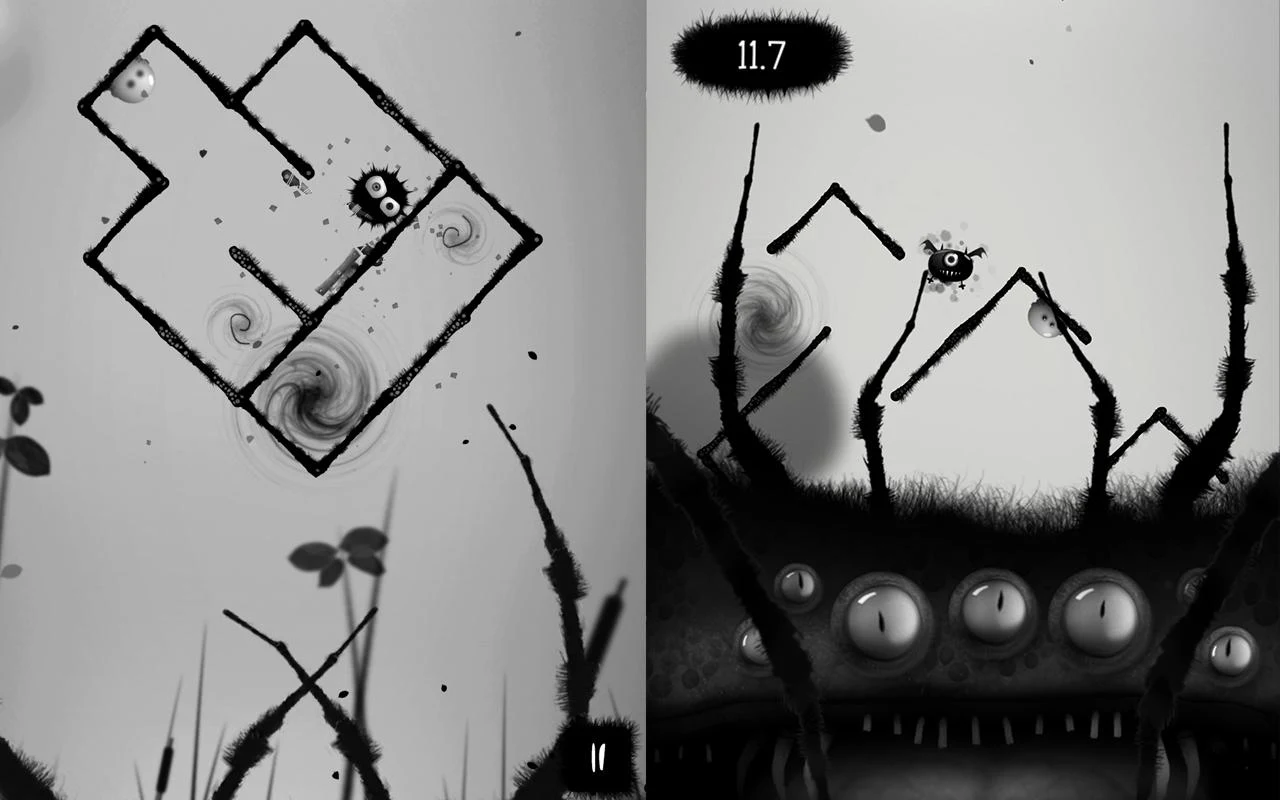The image size is (1280, 800).
Task: Tap the flying insect creature on the right
Action: tap(952, 264)
